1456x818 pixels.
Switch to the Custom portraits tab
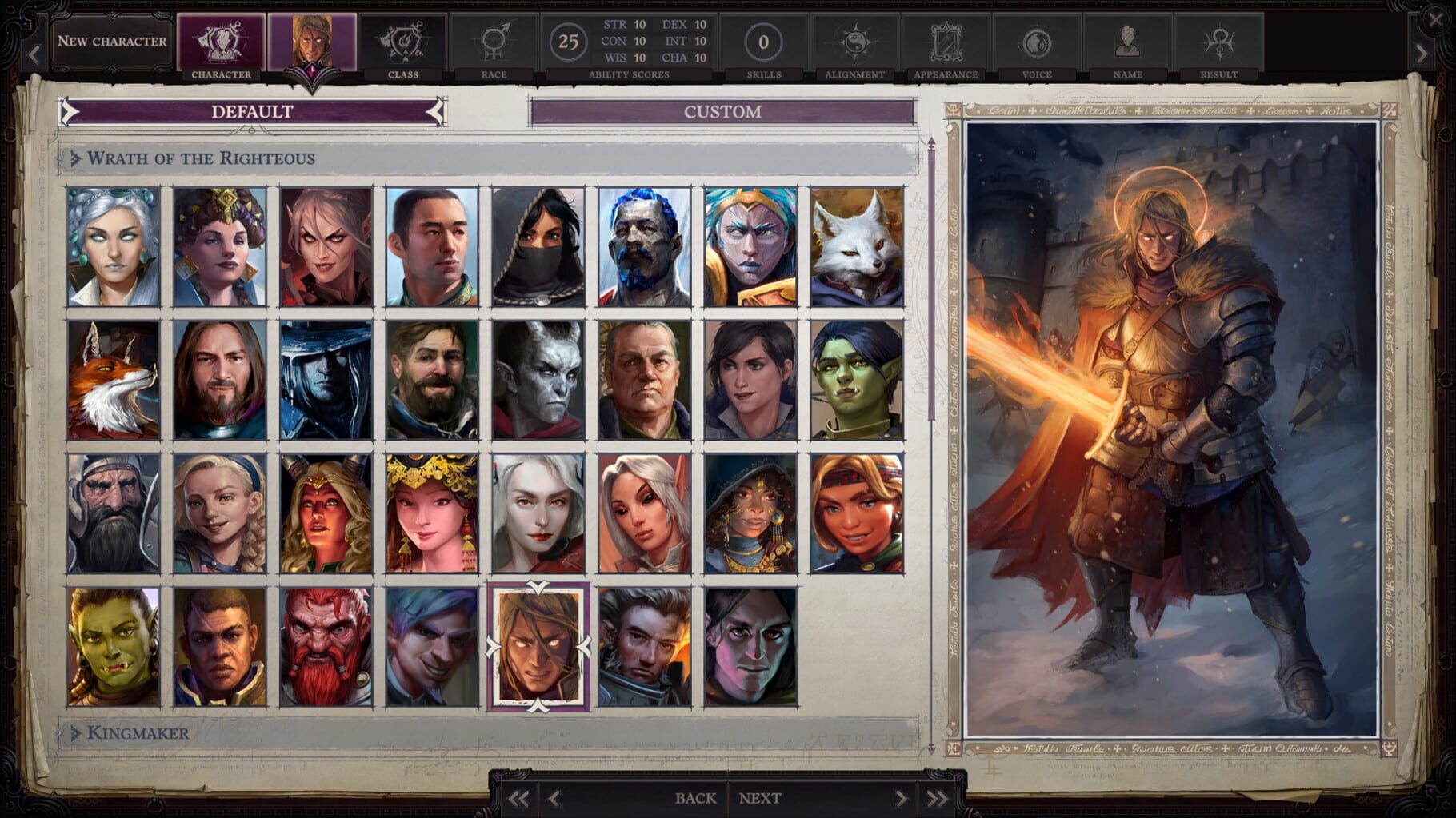(x=721, y=112)
